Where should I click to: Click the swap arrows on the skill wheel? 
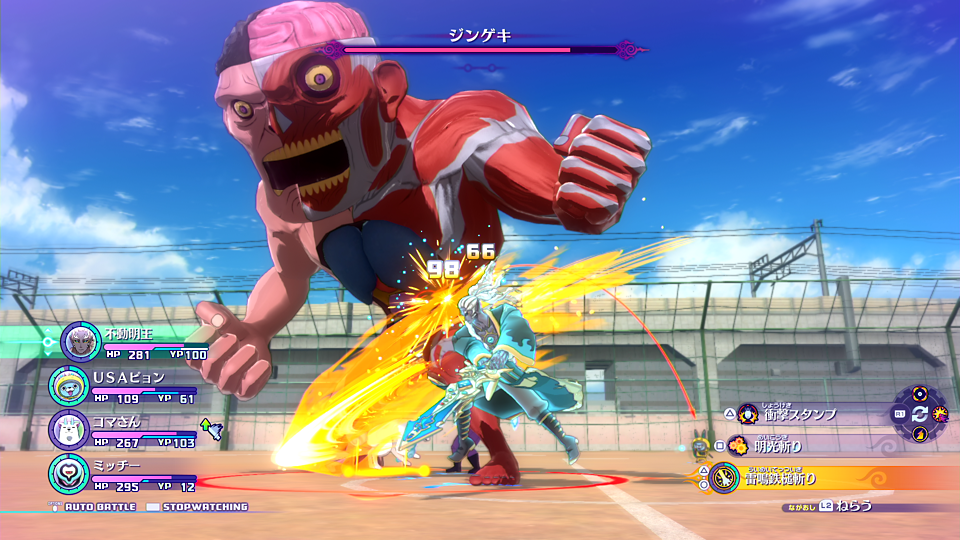(919, 413)
